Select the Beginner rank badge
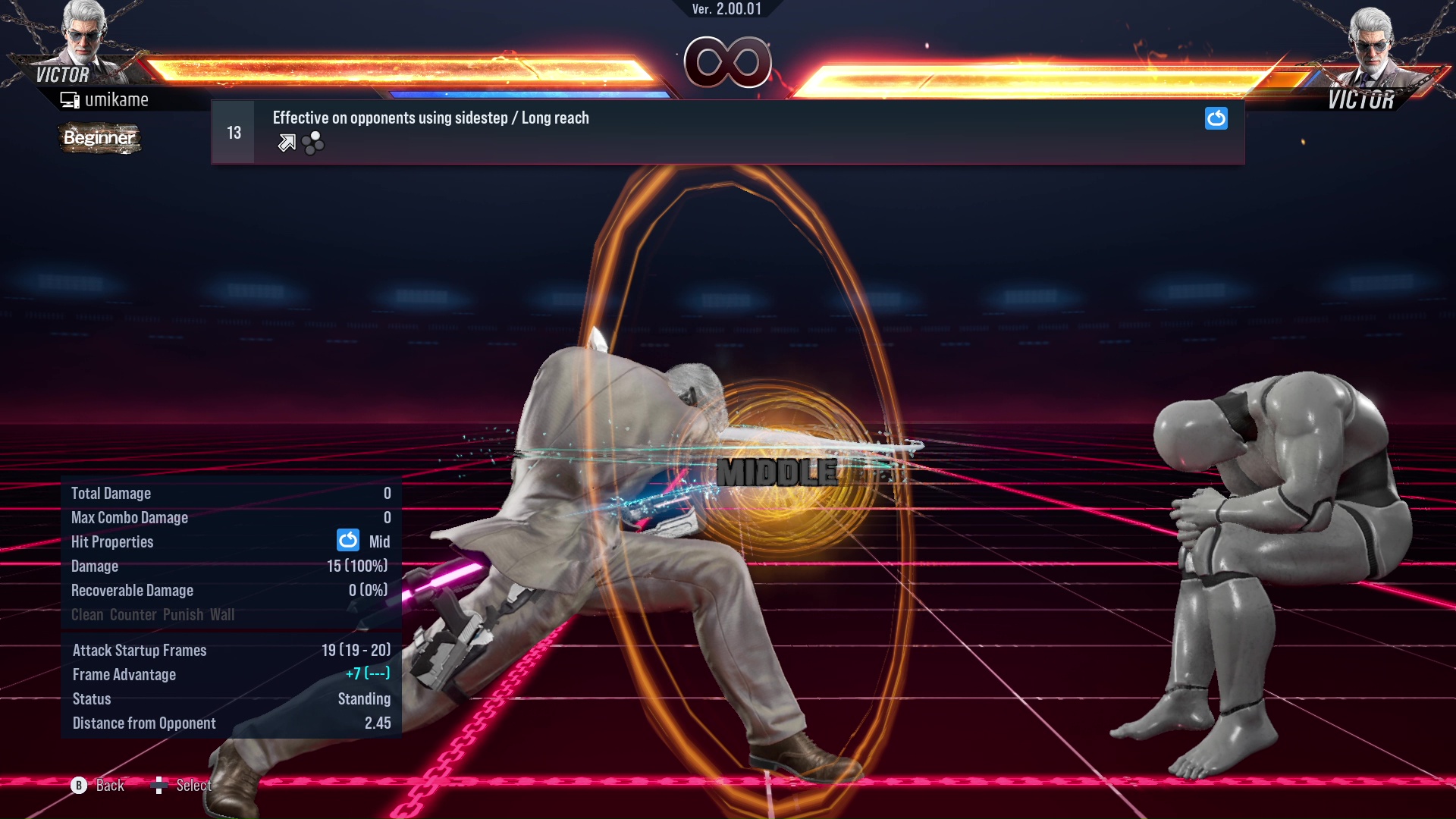Image resolution: width=1456 pixels, height=819 pixels. click(x=99, y=138)
